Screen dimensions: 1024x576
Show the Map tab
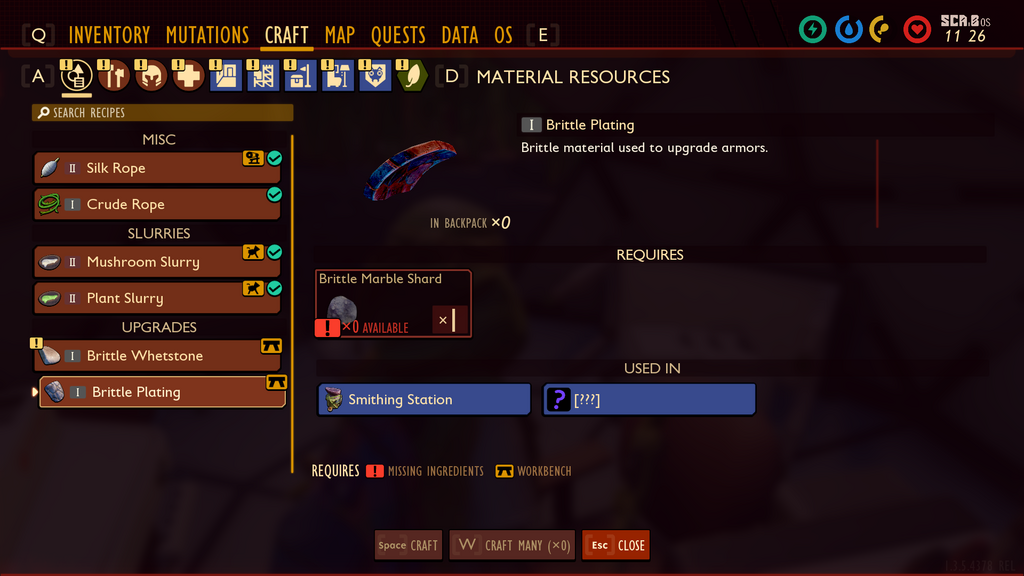(x=340, y=35)
